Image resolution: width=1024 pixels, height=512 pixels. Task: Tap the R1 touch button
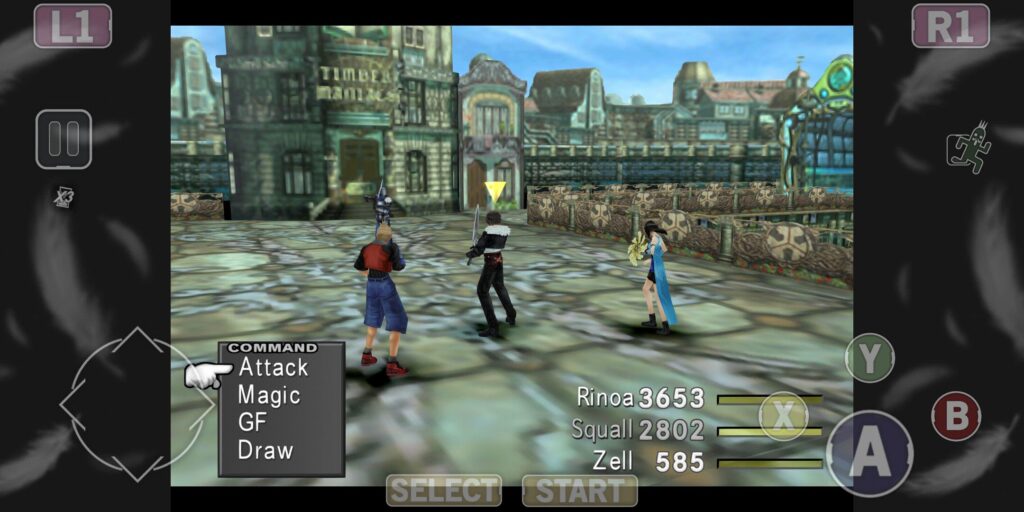950,26
